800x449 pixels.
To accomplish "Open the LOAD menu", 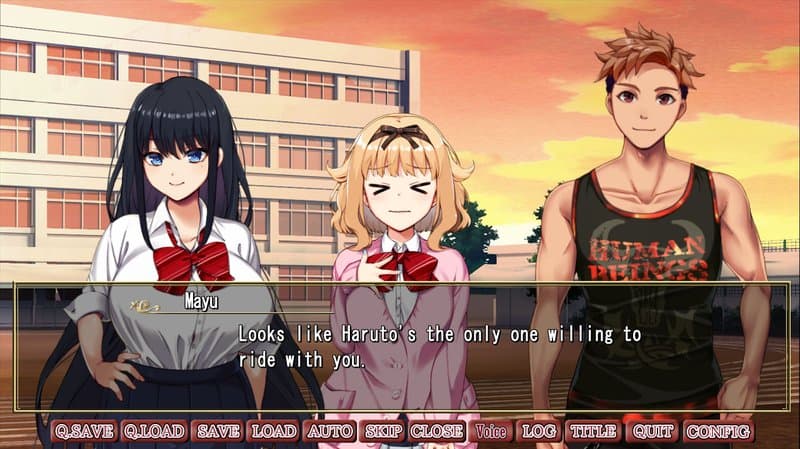I will coord(273,432).
